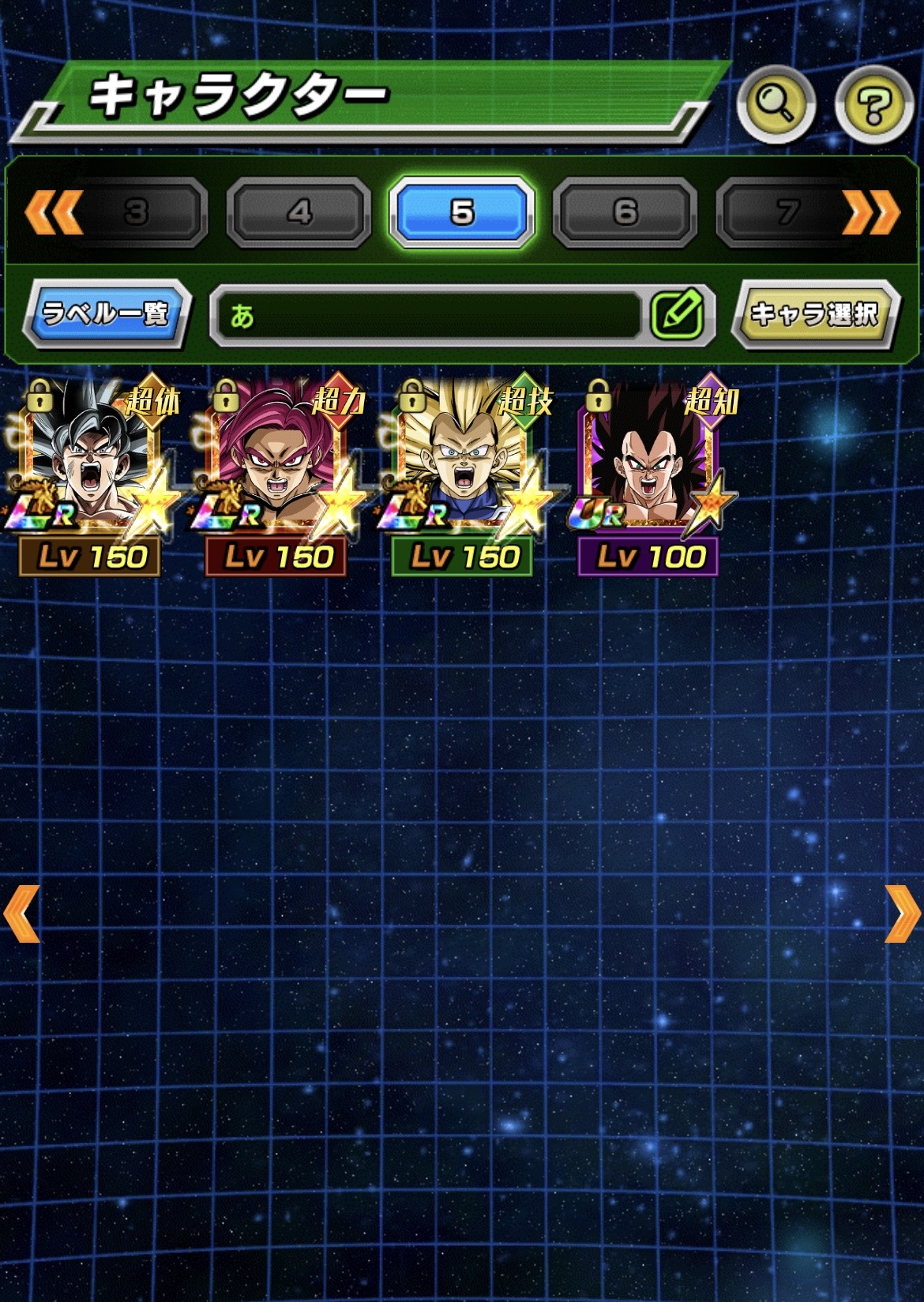The width and height of the screenshot is (924, 1302).
Task: Go to next page with right orange arrow
Action: pos(902,914)
